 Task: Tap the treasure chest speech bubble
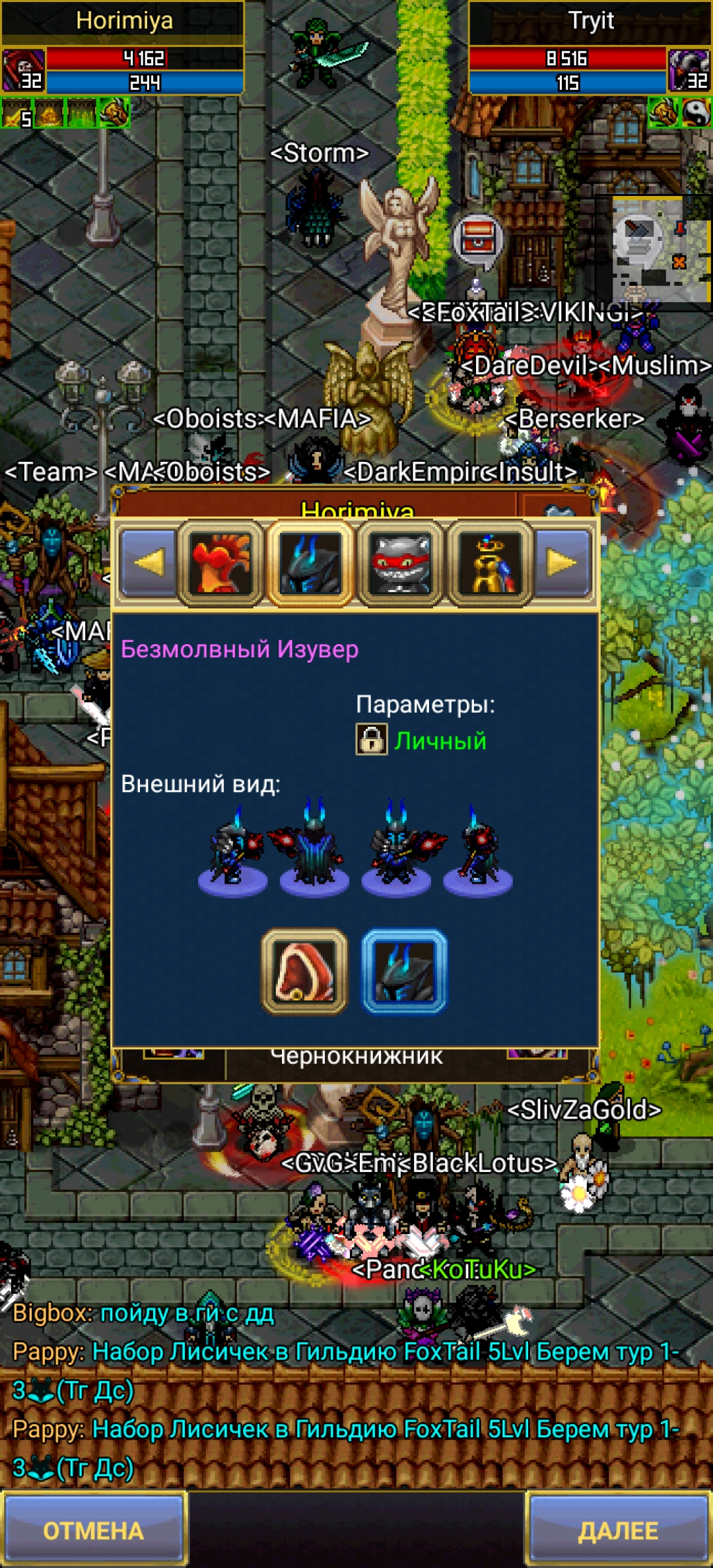[x=478, y=239]
